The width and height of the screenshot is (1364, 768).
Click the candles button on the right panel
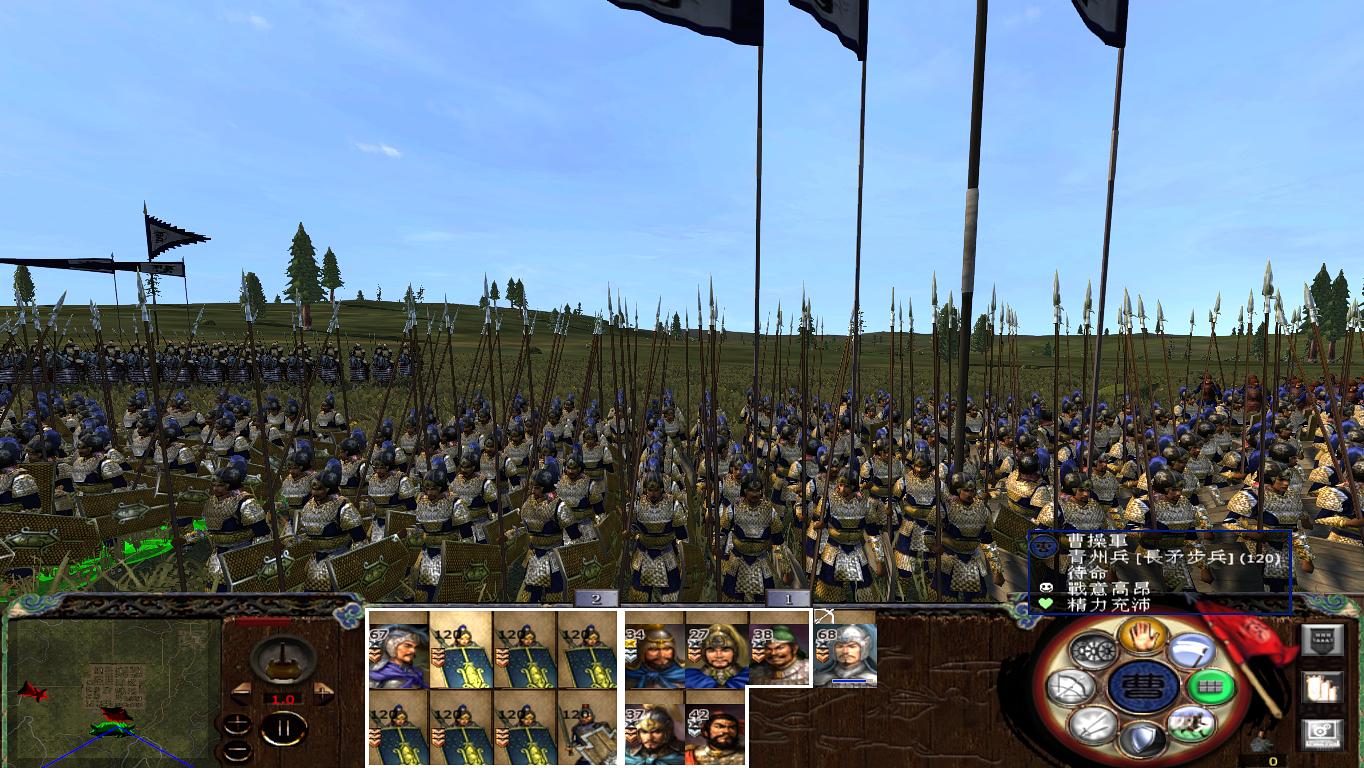click(1323, 686)
